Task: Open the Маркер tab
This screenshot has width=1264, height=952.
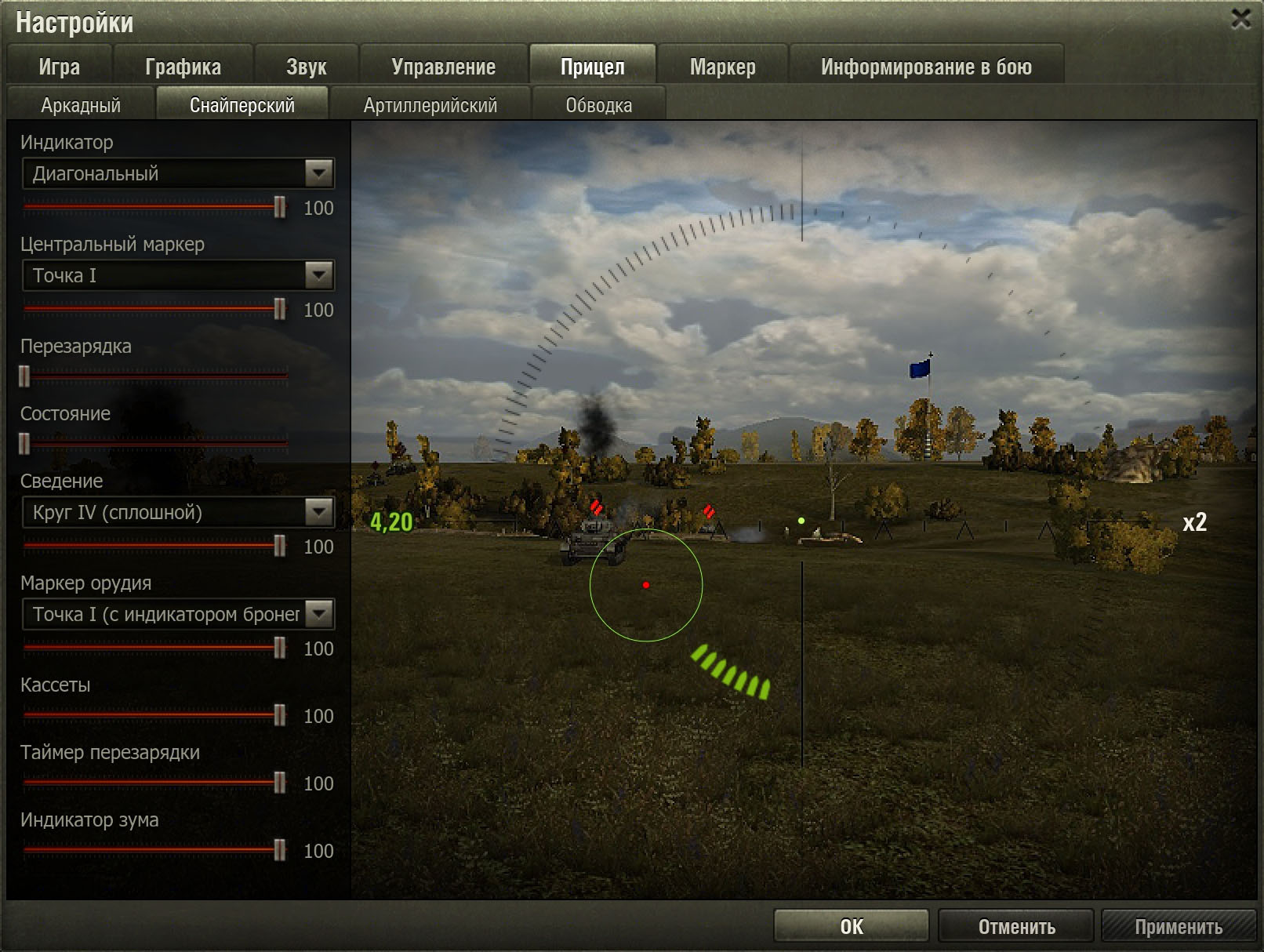Action: point(722,66)
